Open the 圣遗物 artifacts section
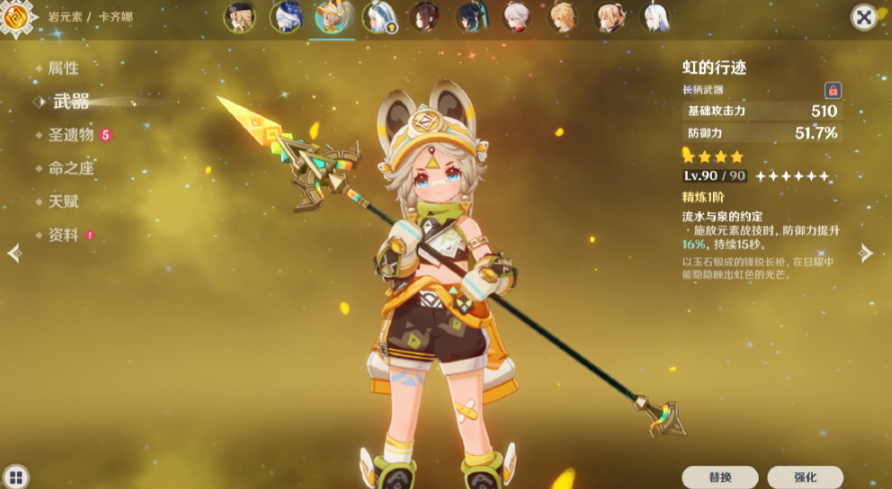Viewport: 892px width, 489px height. (x=71, y=134)
